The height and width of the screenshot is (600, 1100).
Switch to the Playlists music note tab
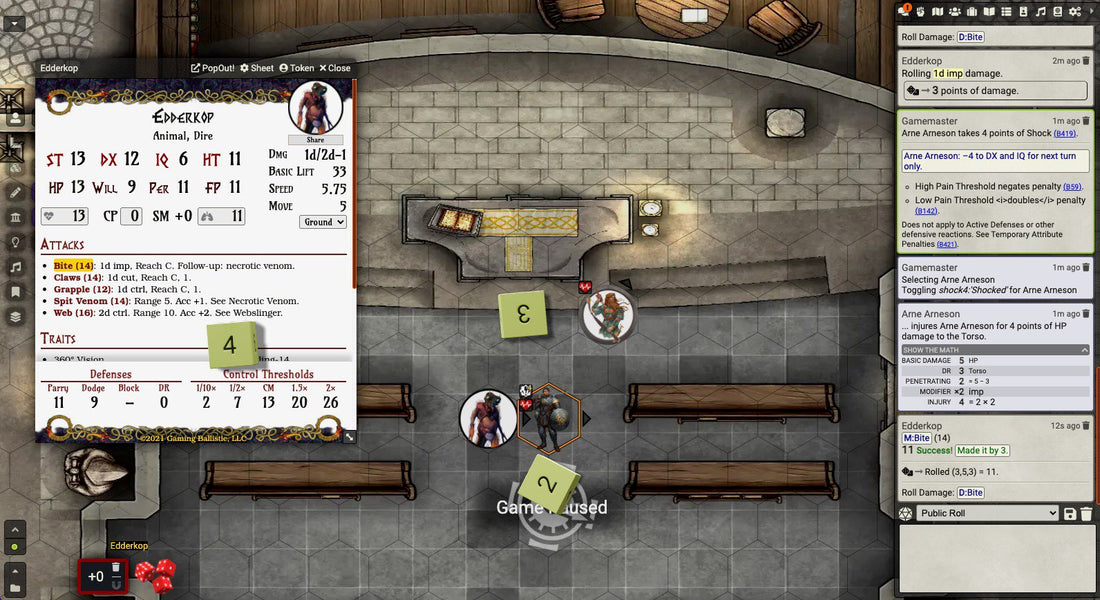point(1040,11)
